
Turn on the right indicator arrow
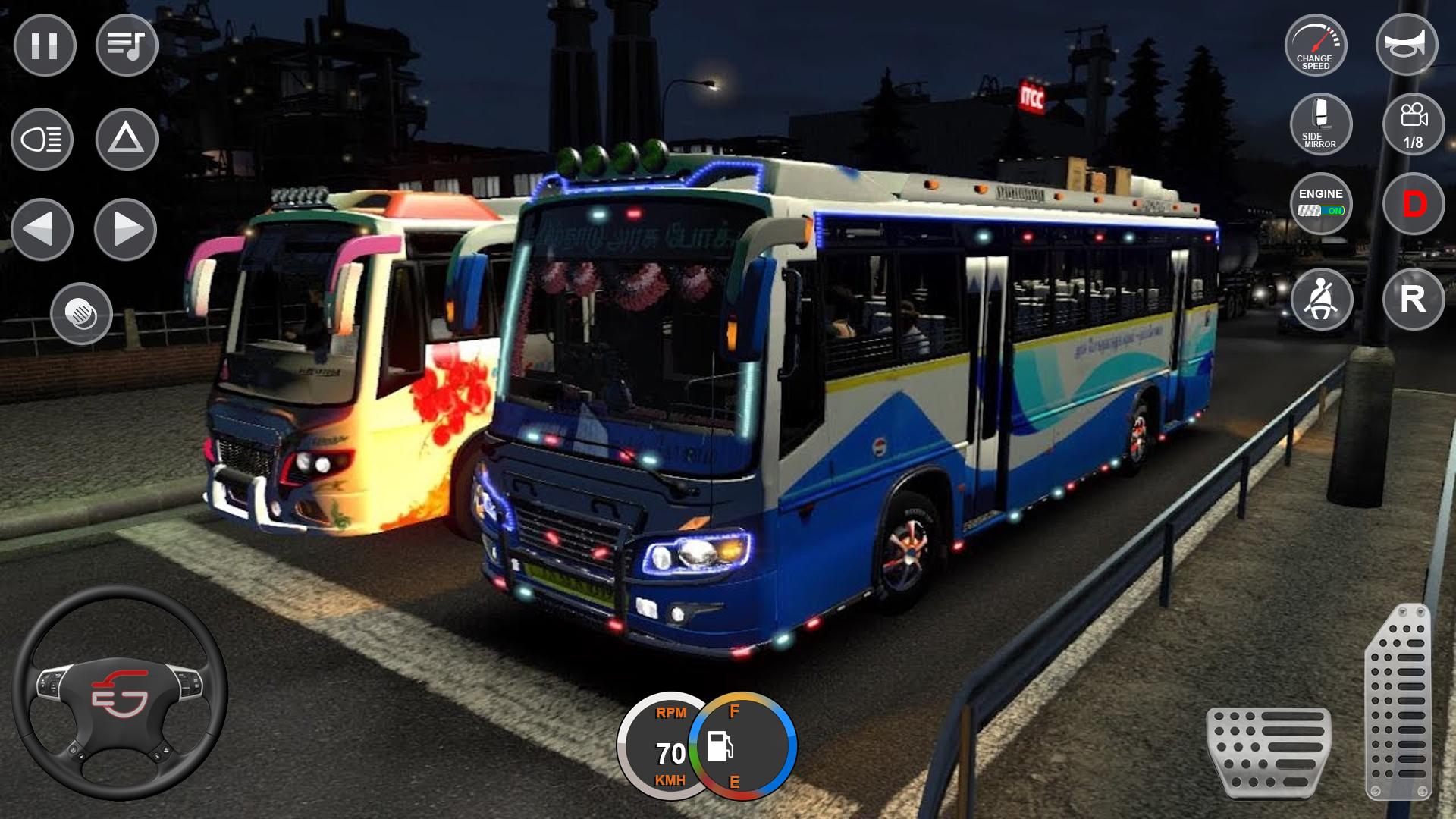click(x=126, y=229)
